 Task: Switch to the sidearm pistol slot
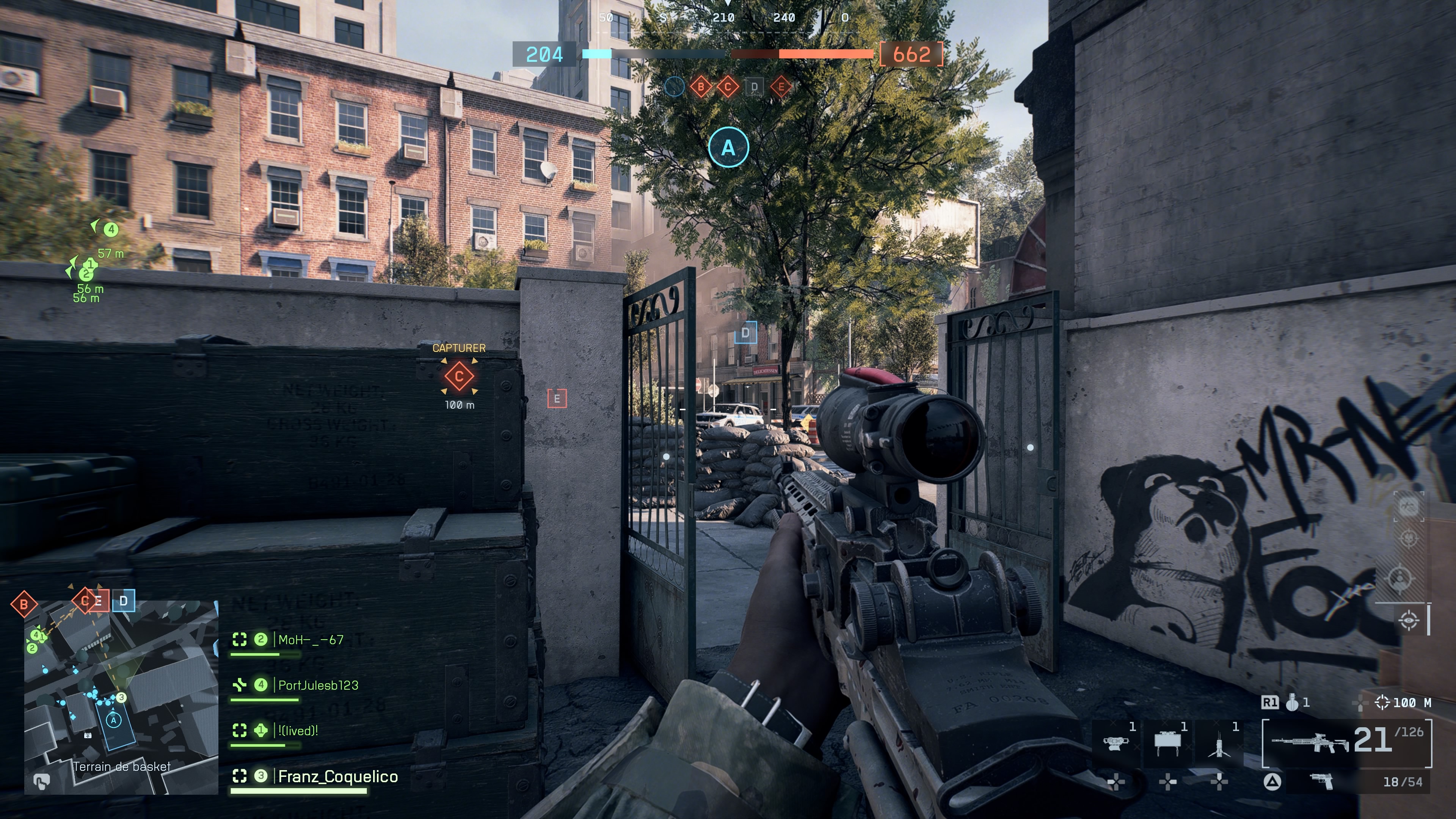point(1321,782)
